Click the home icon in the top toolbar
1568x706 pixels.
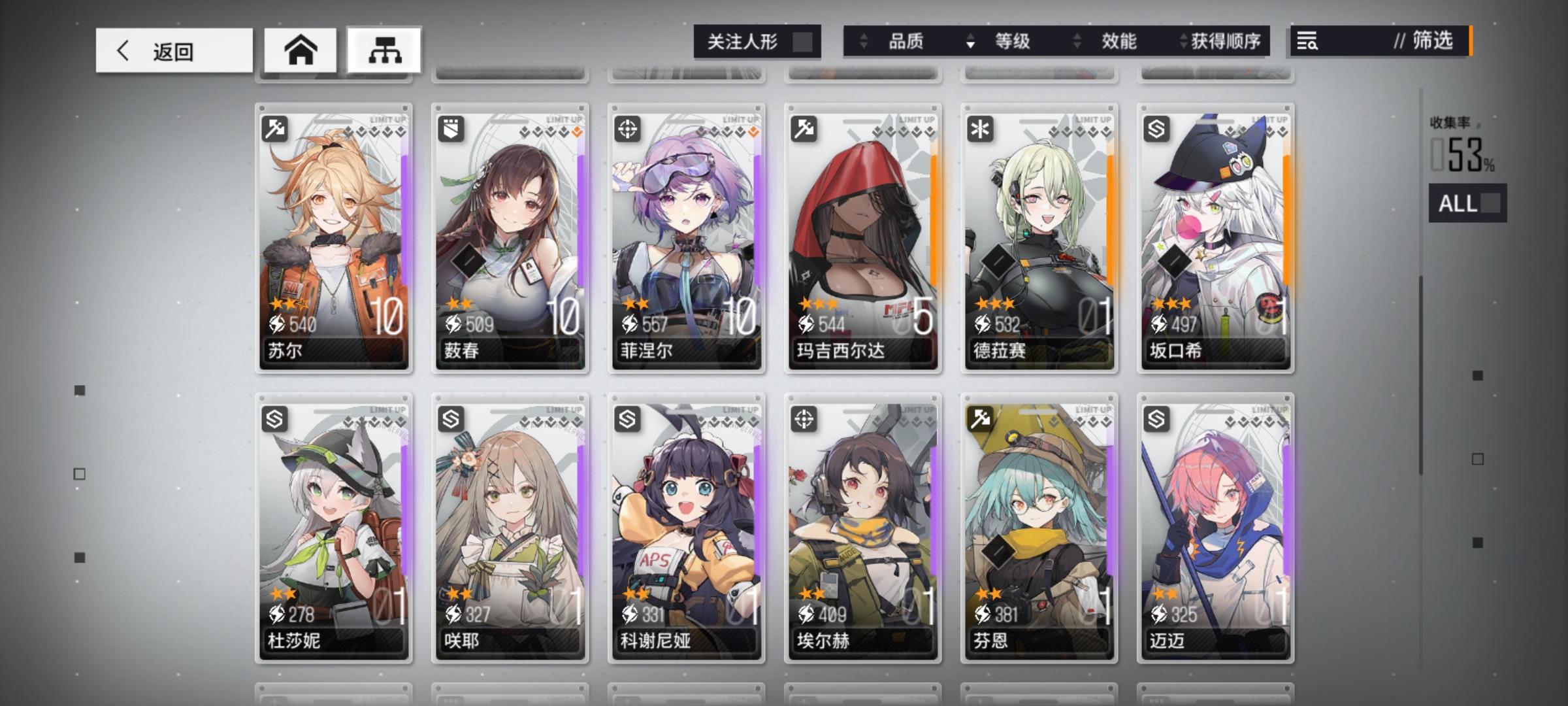coord(301,50)
